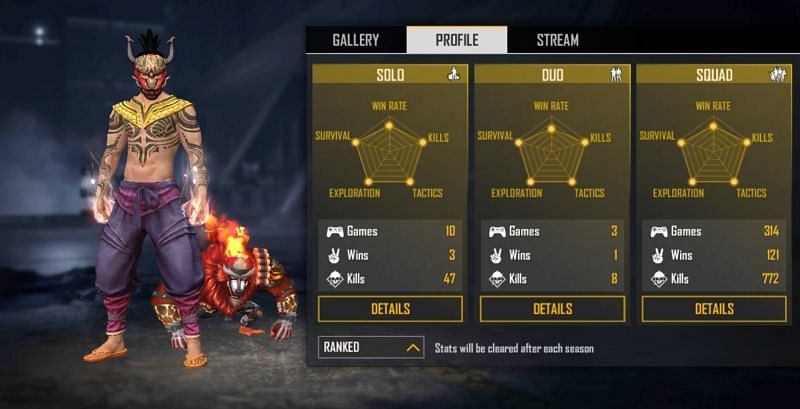The height and width of the screenshot is (409, 800).
Task: Show Details for Duo stats
Action: click(x=552, y=309)
